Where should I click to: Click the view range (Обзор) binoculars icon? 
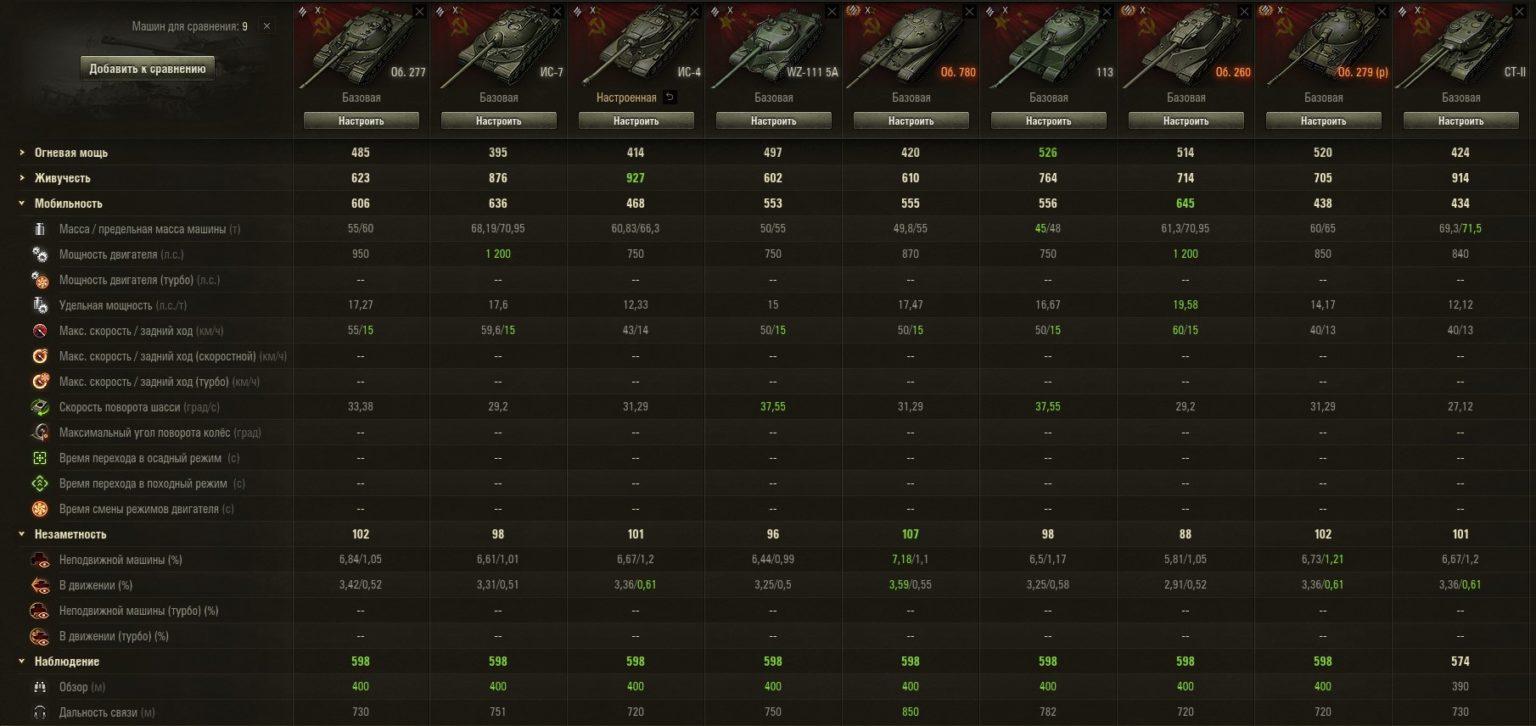40,687
